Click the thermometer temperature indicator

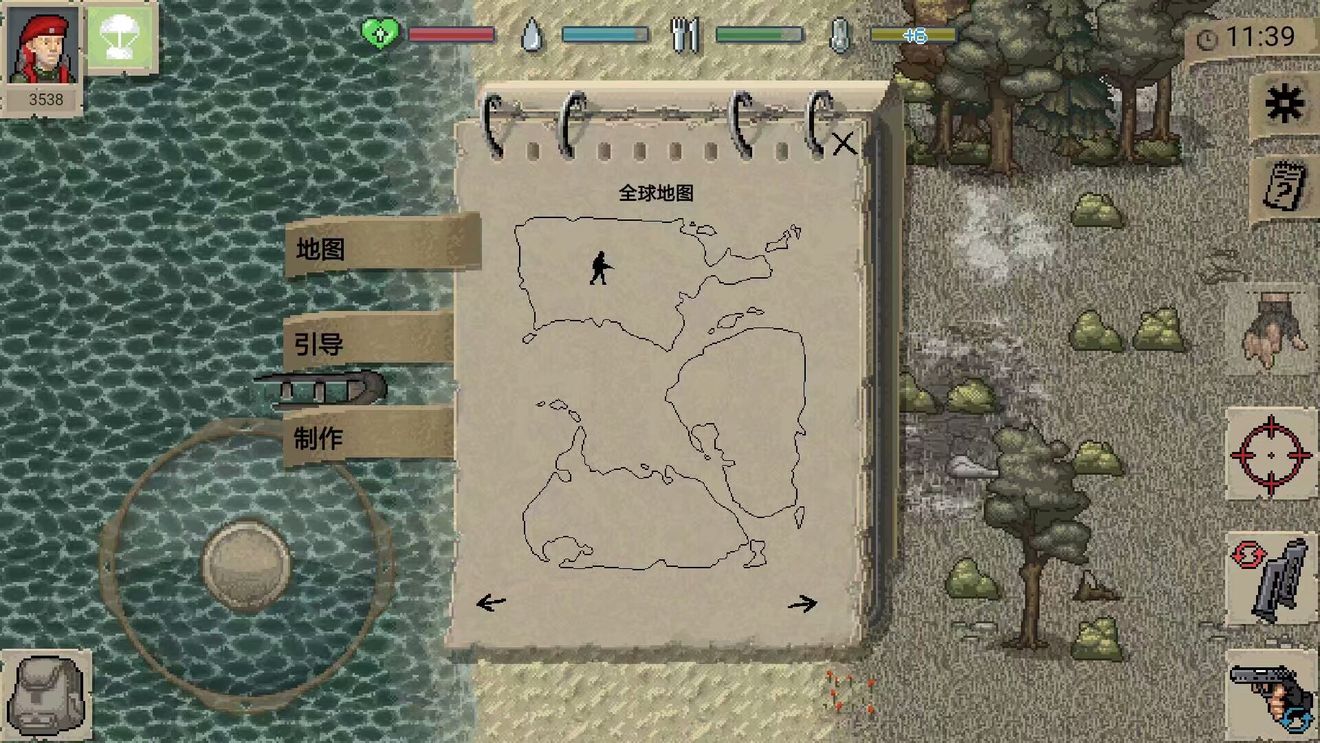pyautogui.click(x=840, y=32)
